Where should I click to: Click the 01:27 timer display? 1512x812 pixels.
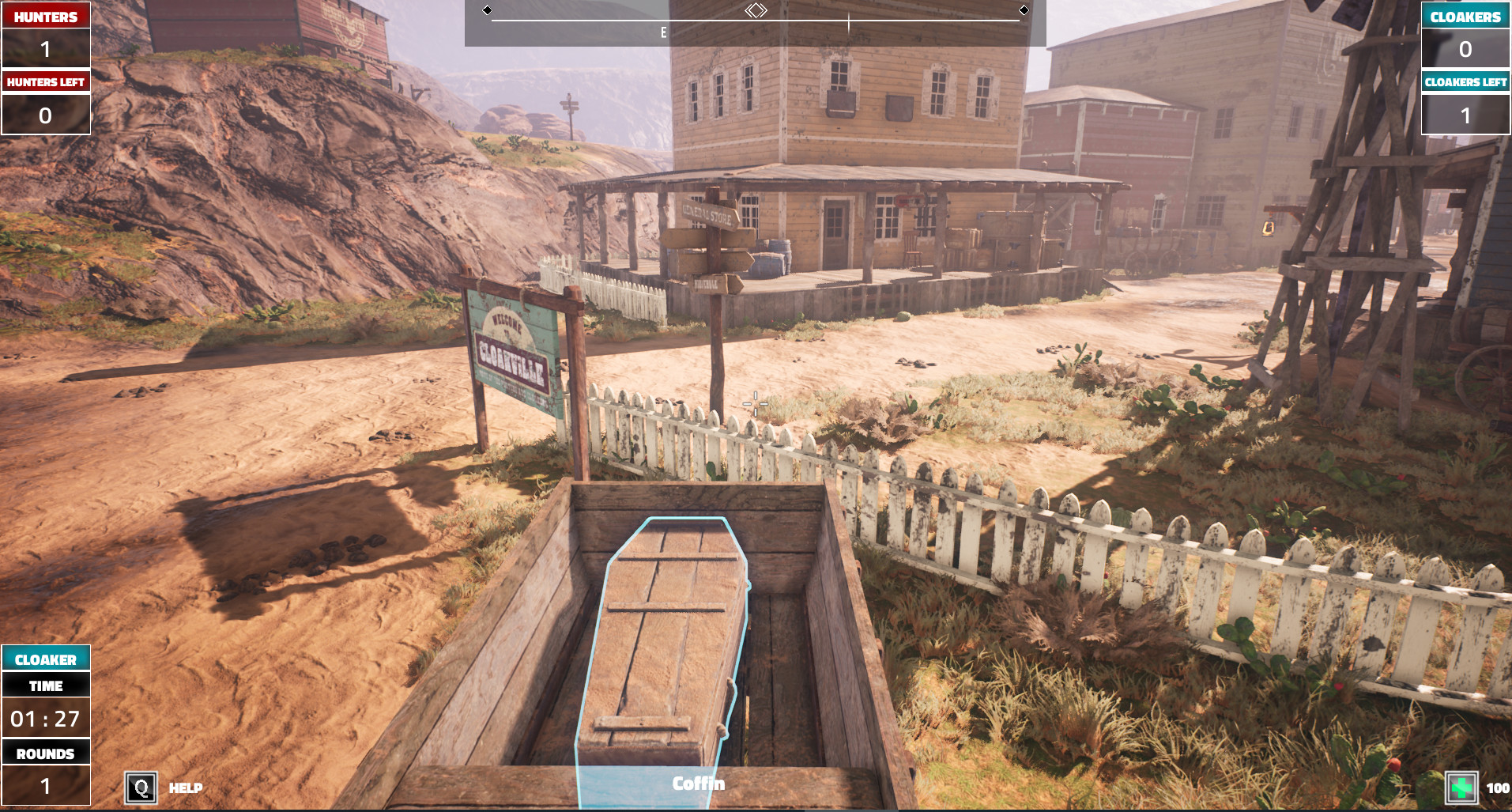coord(45,719)
